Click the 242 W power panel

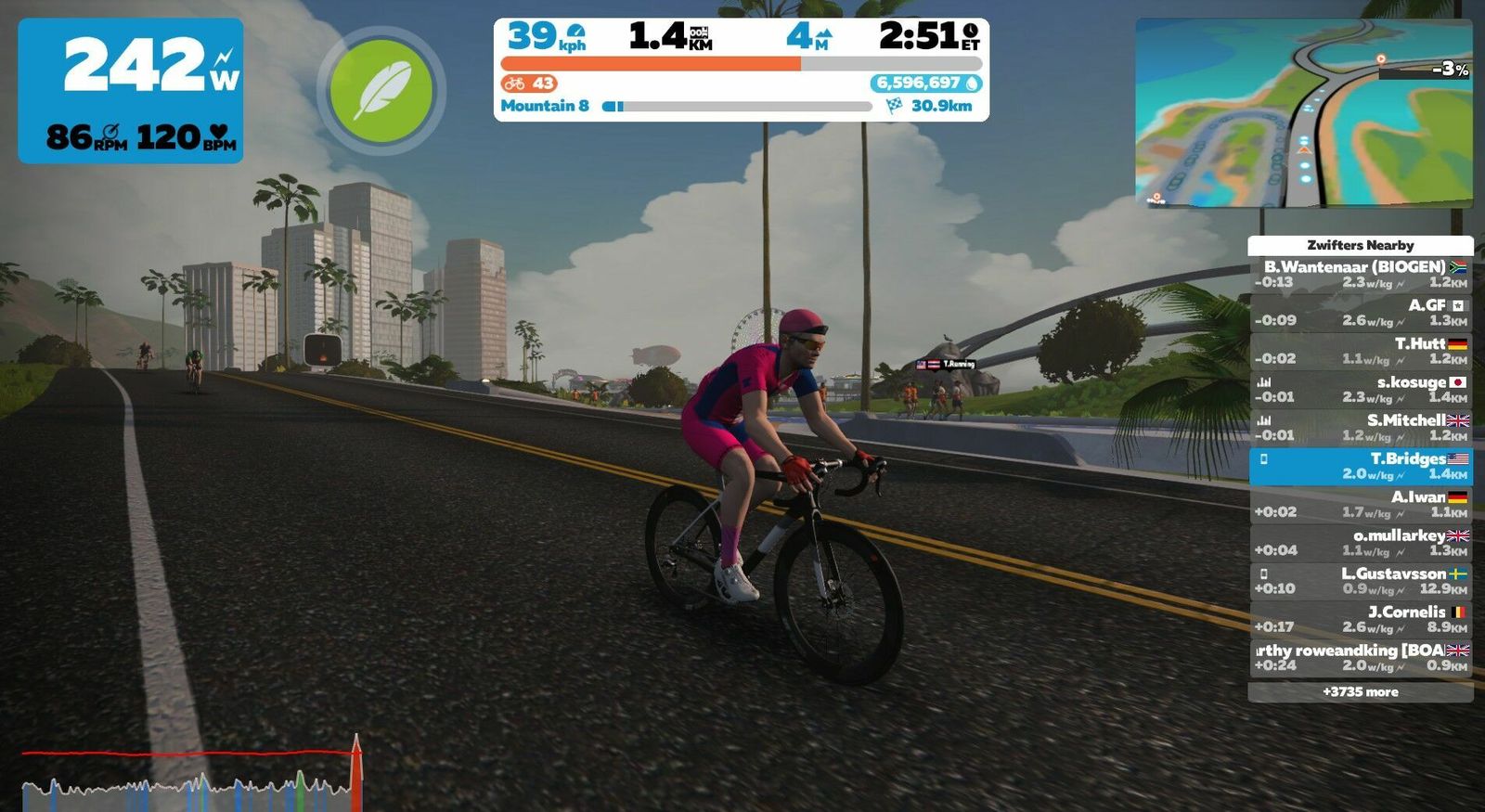tap(131, 91)
